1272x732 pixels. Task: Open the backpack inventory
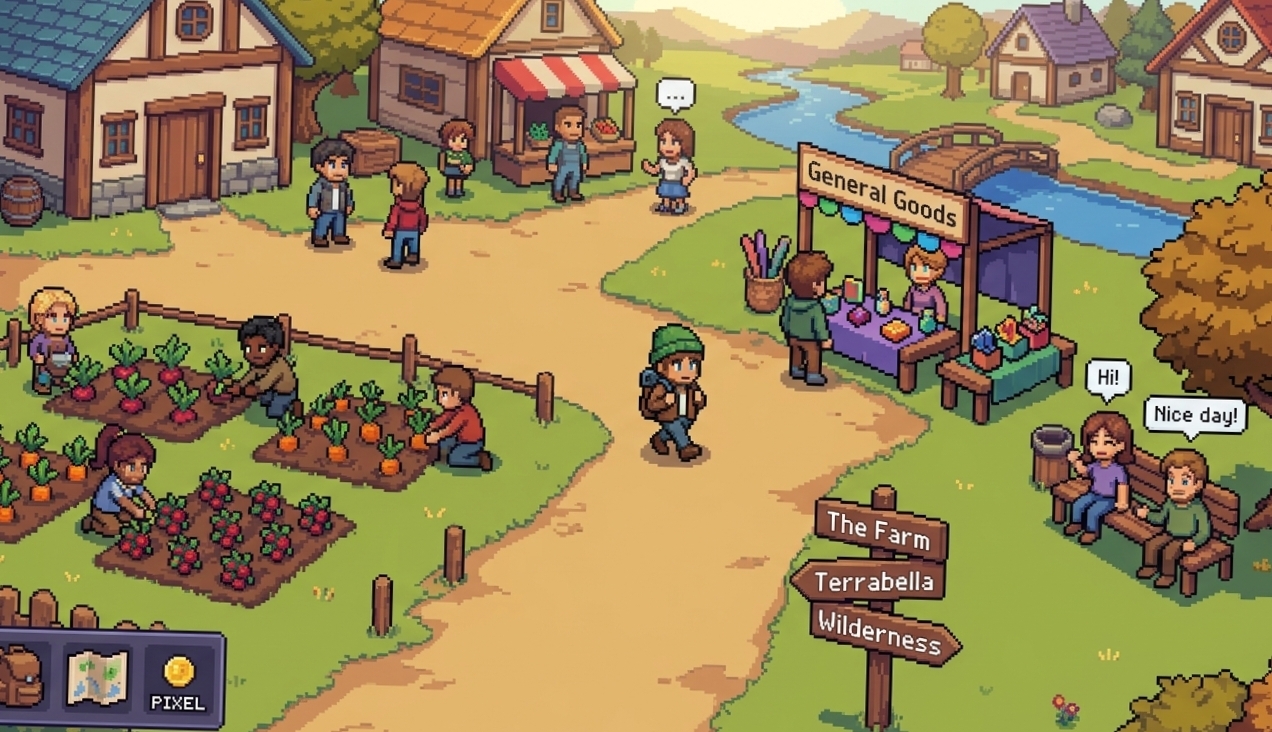[20, 676]
